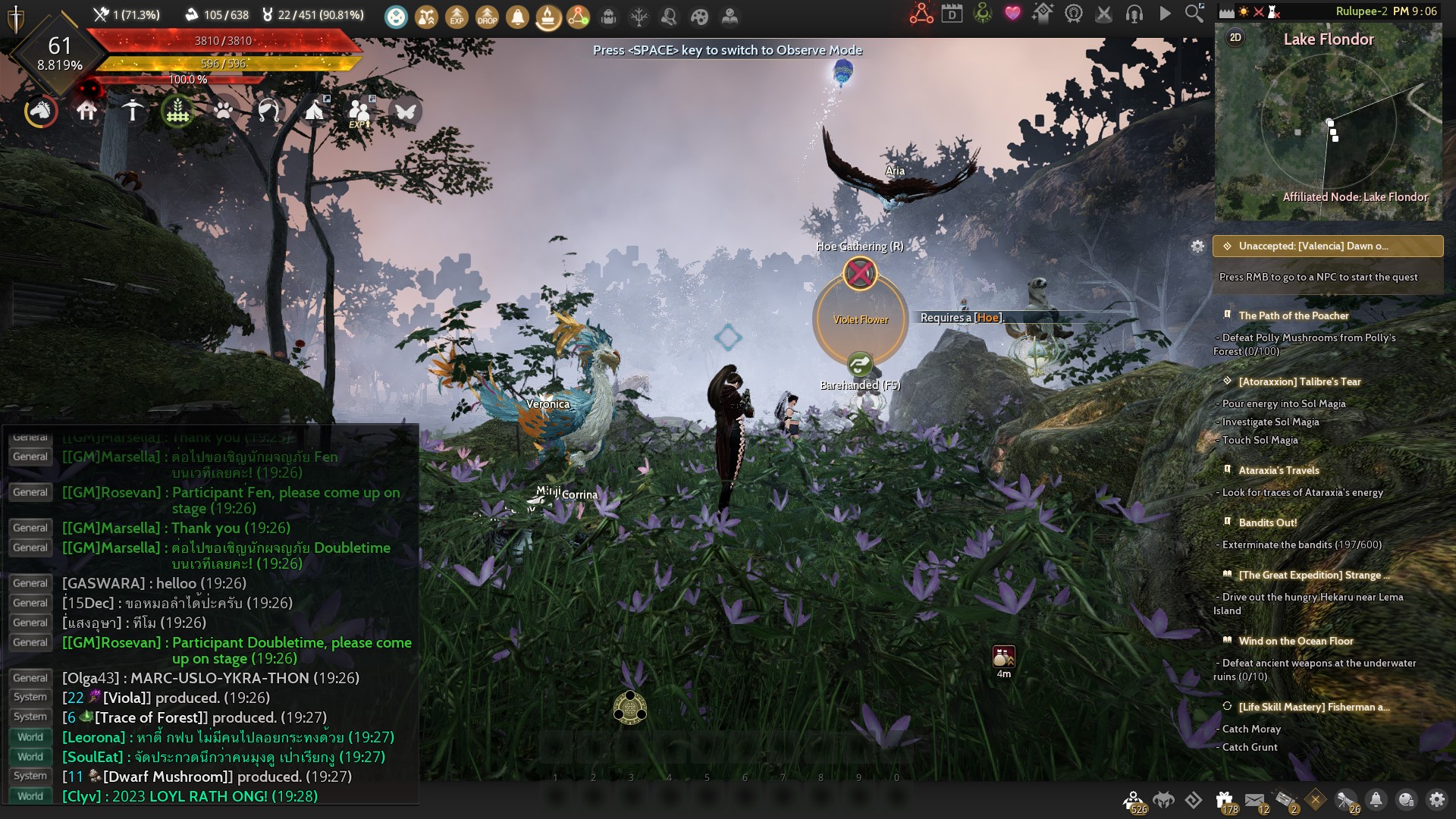Expand the Unaccepted Valencia Dawn quest entry
Viewport: 1456px width, 819px height.
click(1327, 246)
